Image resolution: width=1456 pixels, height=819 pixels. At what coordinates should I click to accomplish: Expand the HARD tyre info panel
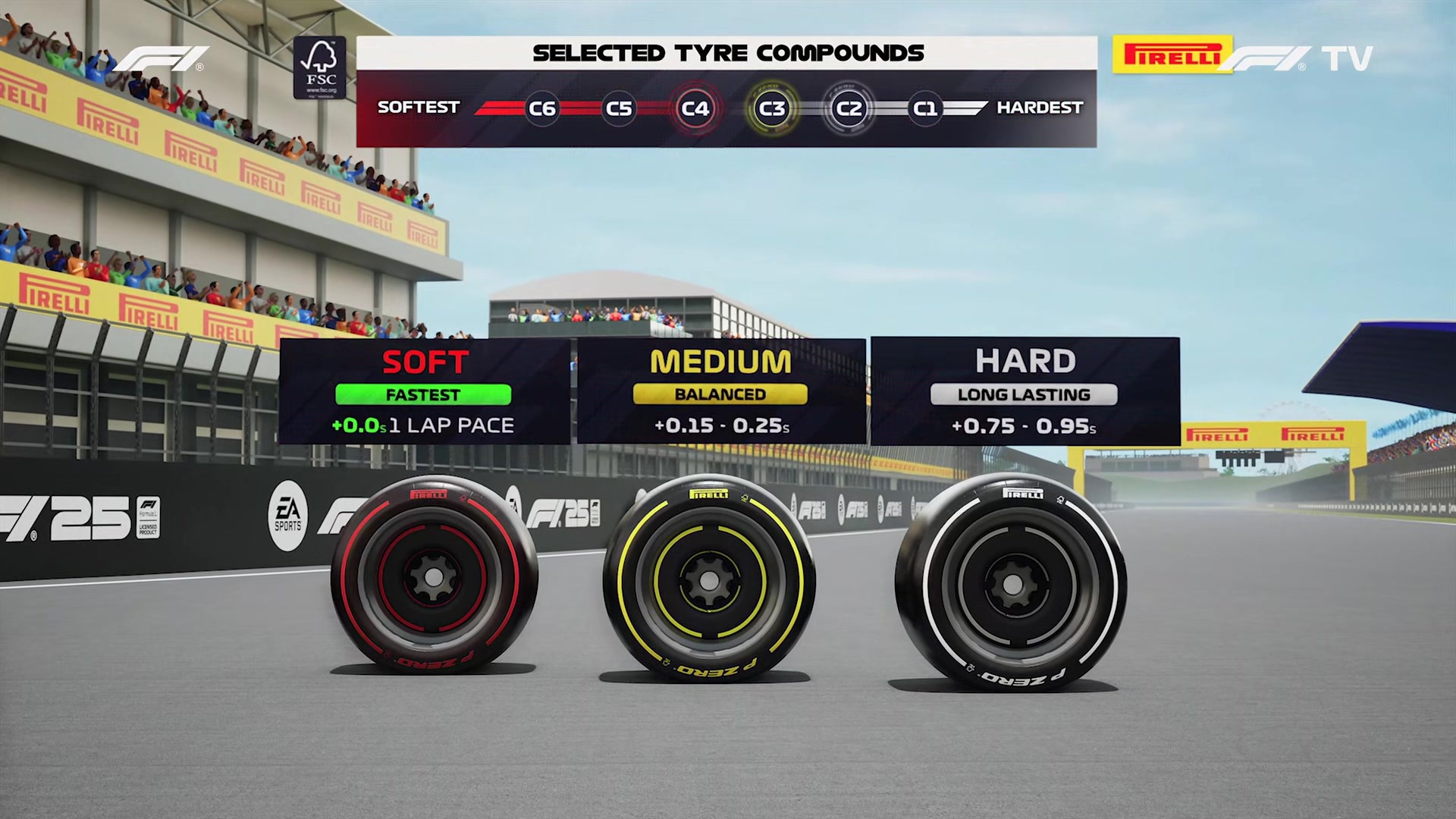click(1024, 391)
